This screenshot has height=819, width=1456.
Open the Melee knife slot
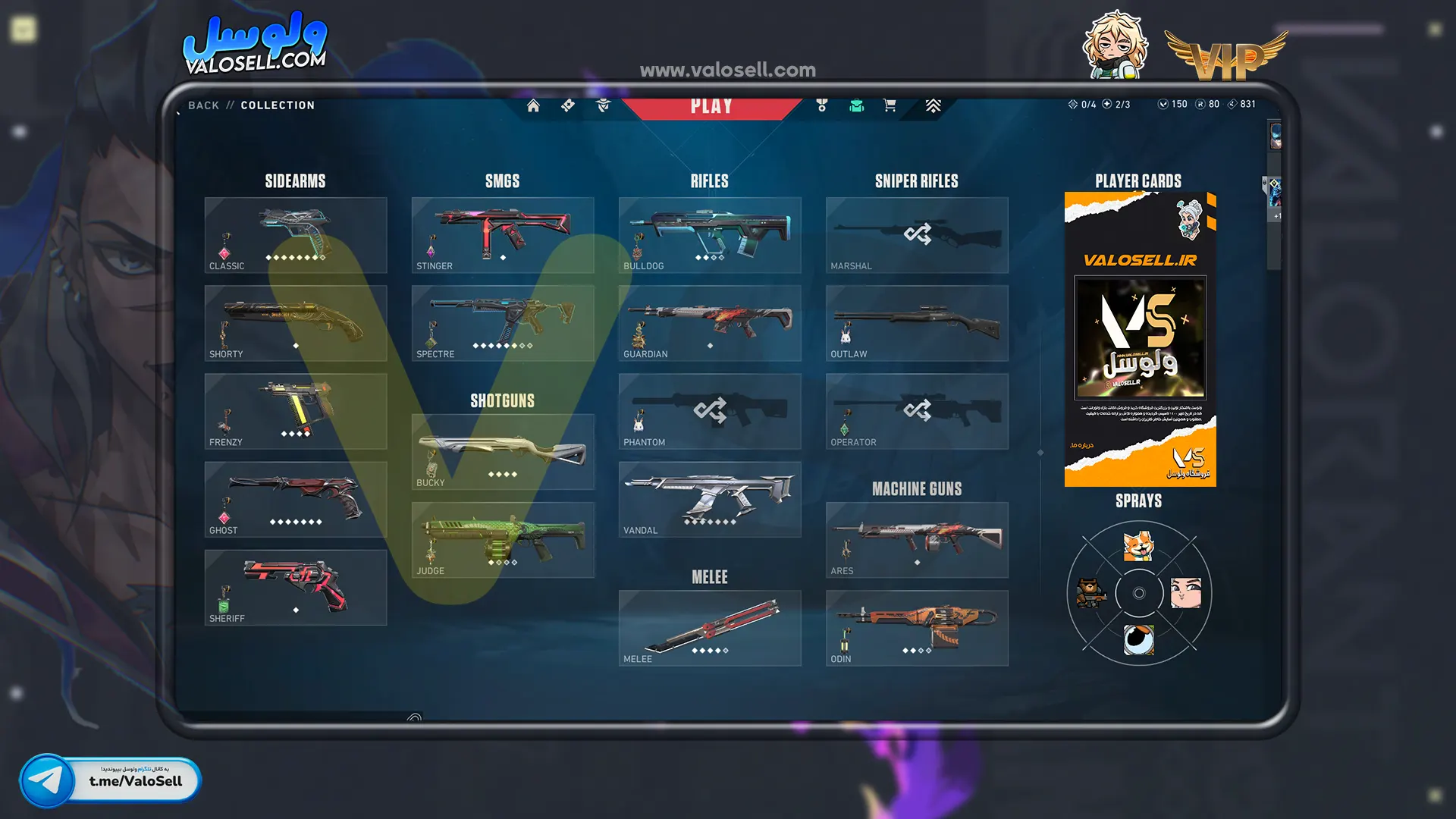click(710, 628)
